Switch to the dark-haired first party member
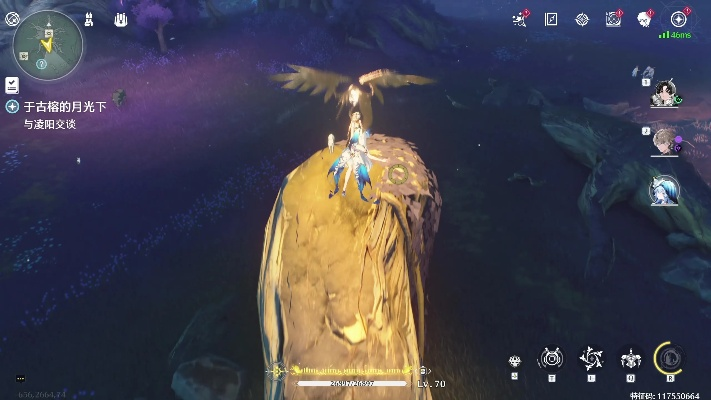 (x=663, y=93)
